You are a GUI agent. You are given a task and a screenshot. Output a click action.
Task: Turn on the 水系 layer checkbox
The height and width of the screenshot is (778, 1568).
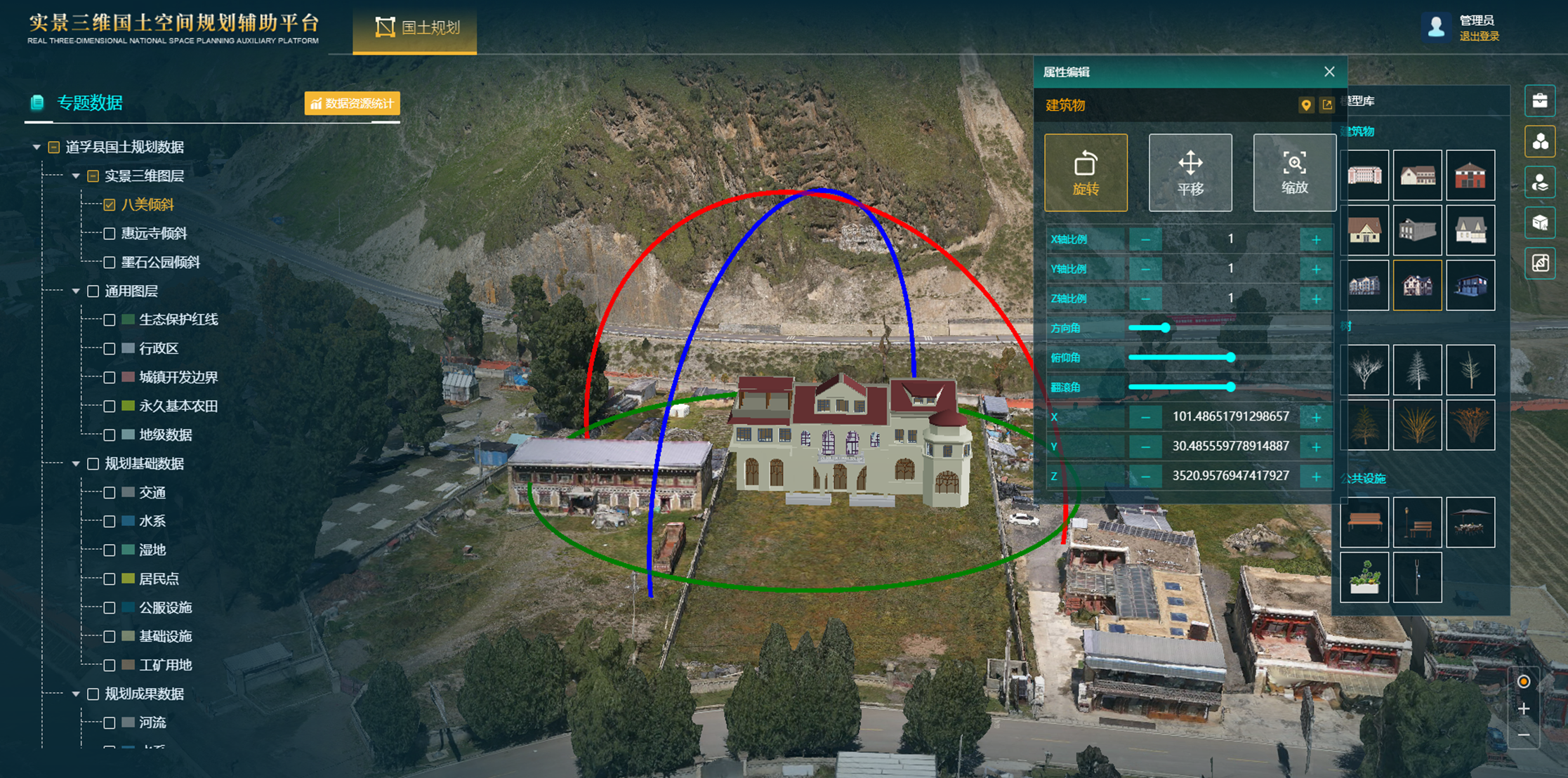pyautogui.click(x=110, y=522)
